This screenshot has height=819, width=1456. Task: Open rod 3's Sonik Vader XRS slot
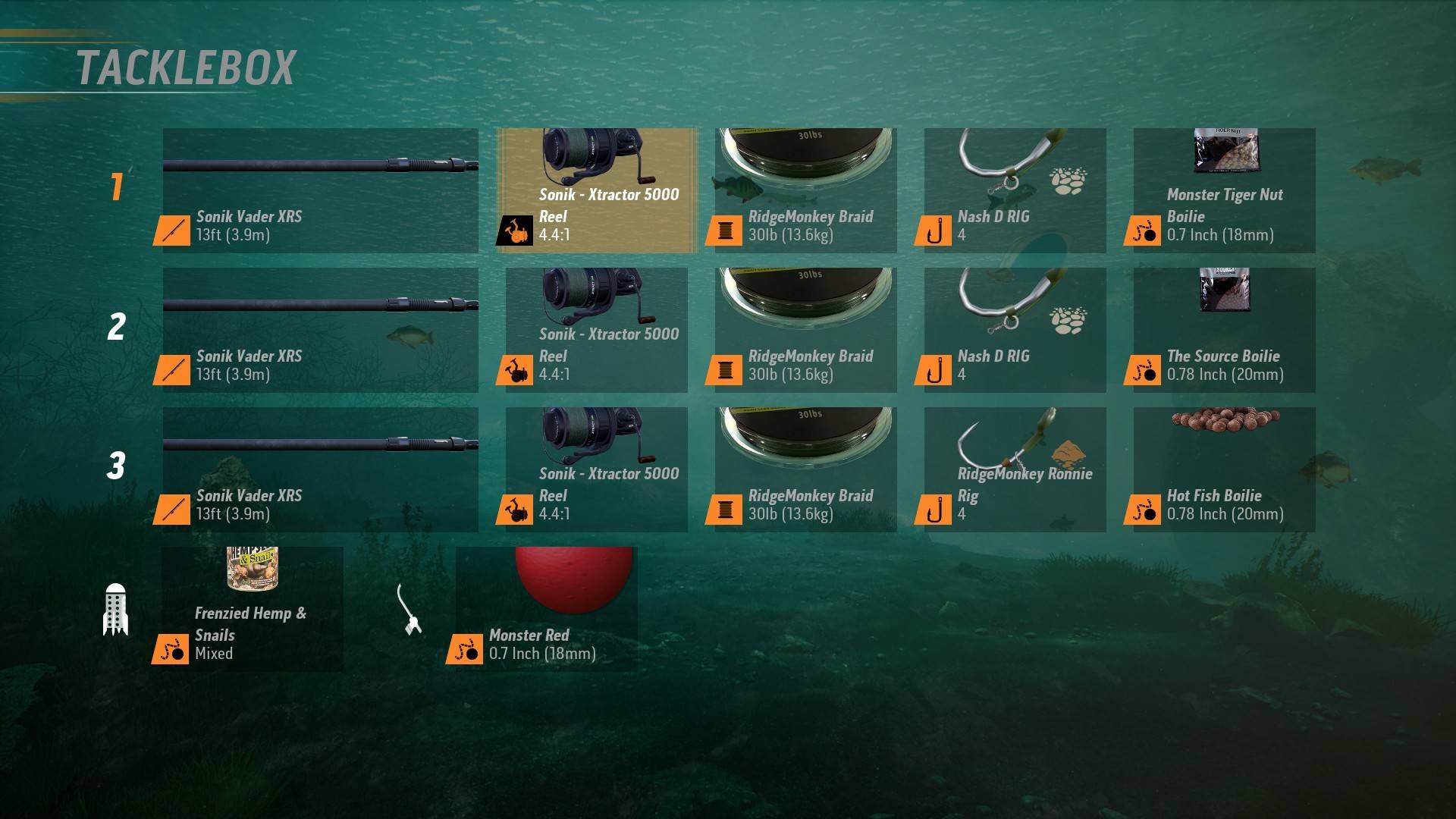pos(320,469)
